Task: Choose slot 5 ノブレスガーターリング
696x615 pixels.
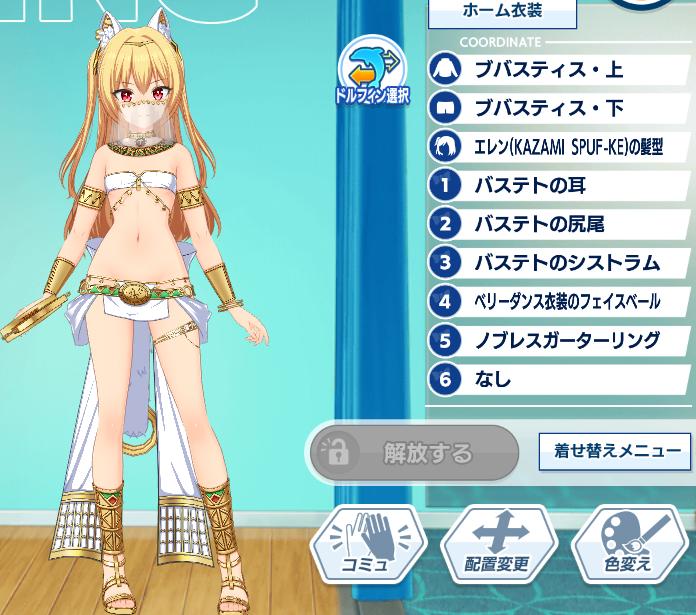Action: pyautogui.click(x=560, y=340)
